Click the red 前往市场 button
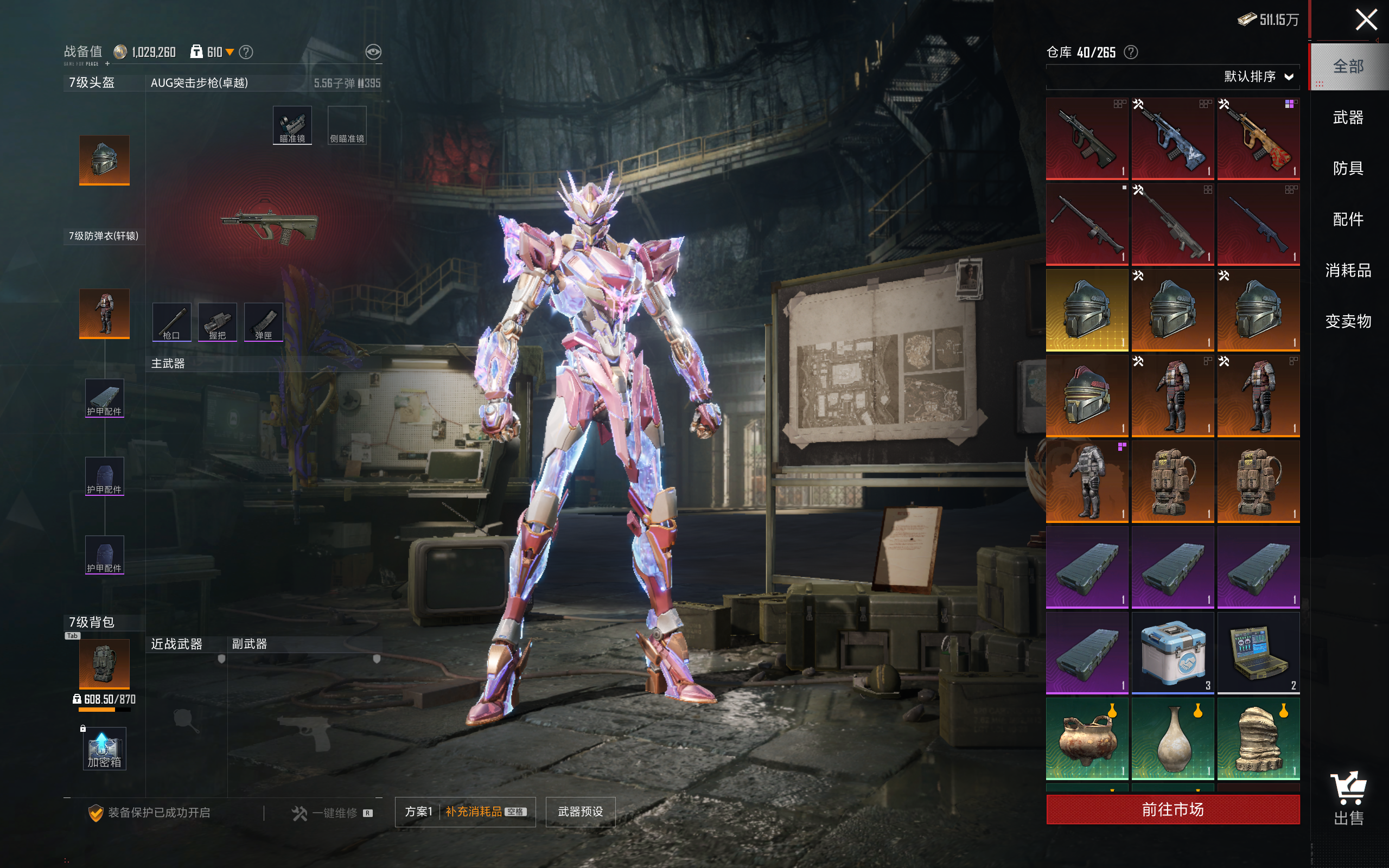The height and width of the screenshot is (868, 1389). coord(1172,809)
